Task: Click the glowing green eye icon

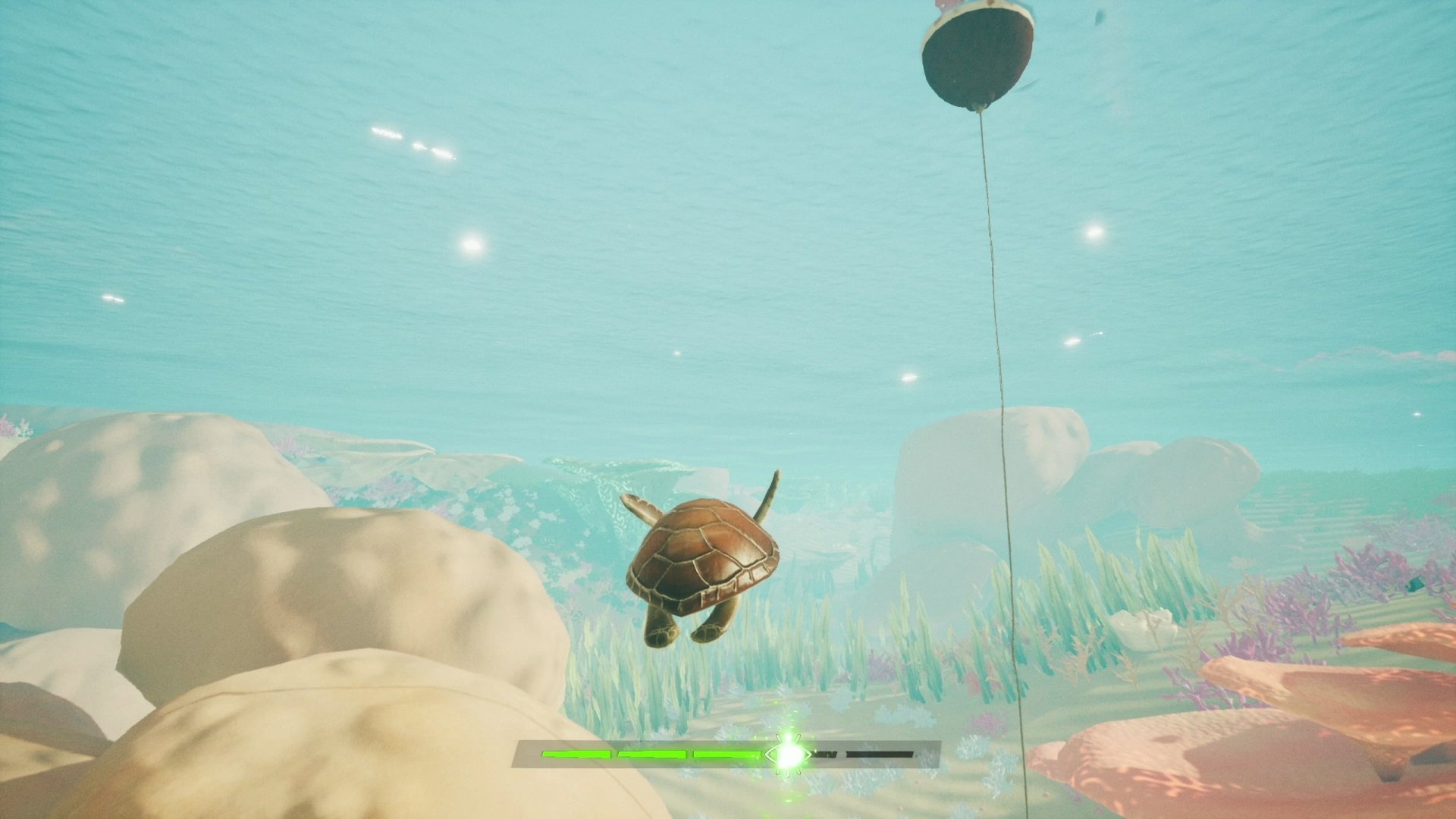Action: [x=789, y=754]
